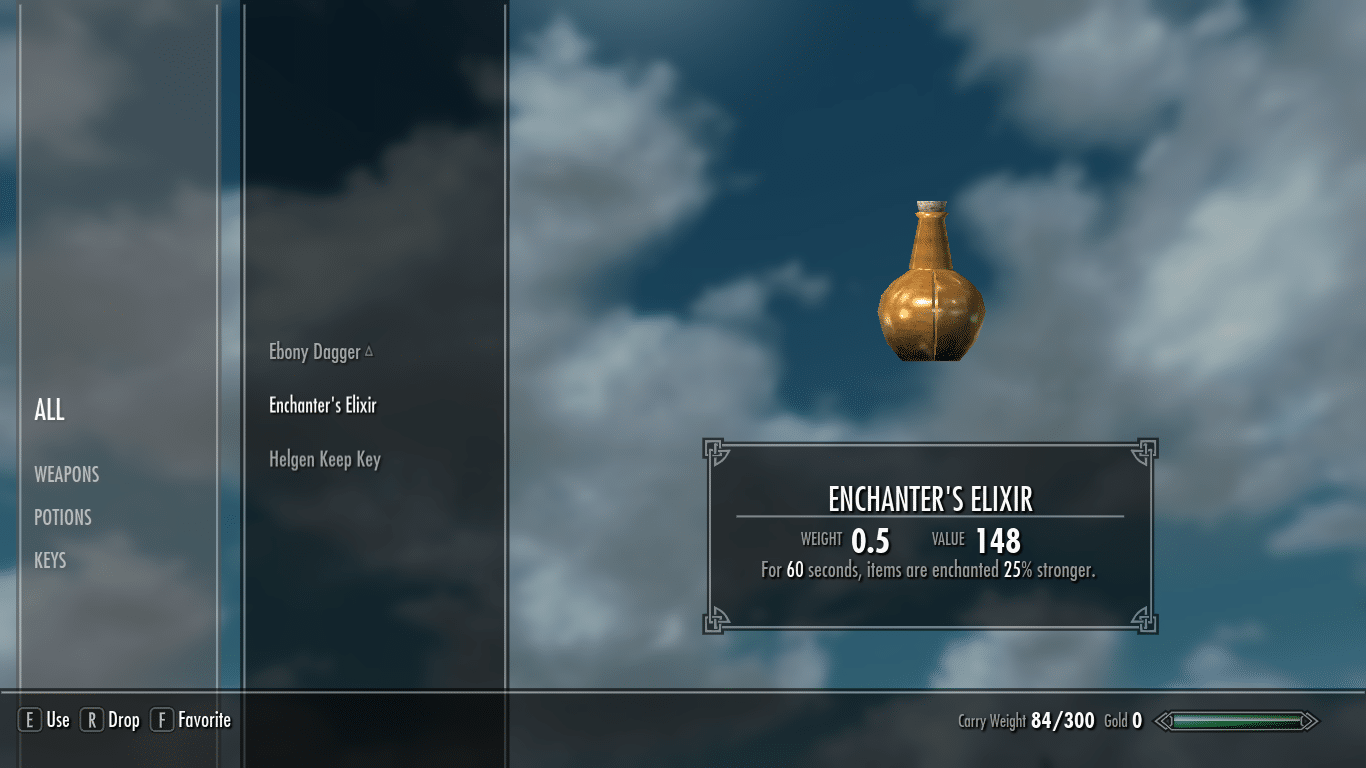Click the green progress bar near Gold
The height and width of the screenshot is (768, 1366).
click(1237, 721)
